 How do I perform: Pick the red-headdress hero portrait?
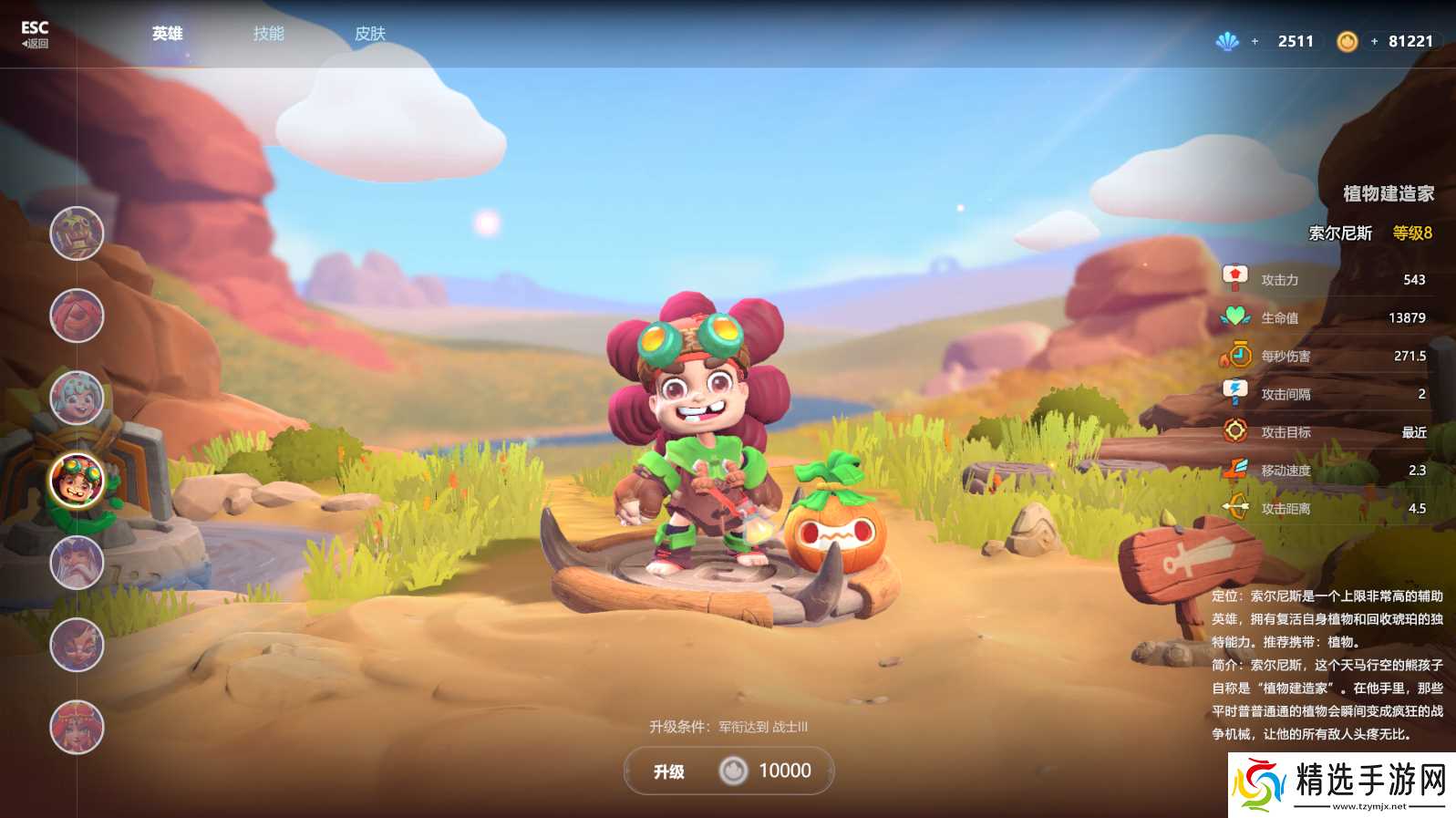(x=77, y=727)
